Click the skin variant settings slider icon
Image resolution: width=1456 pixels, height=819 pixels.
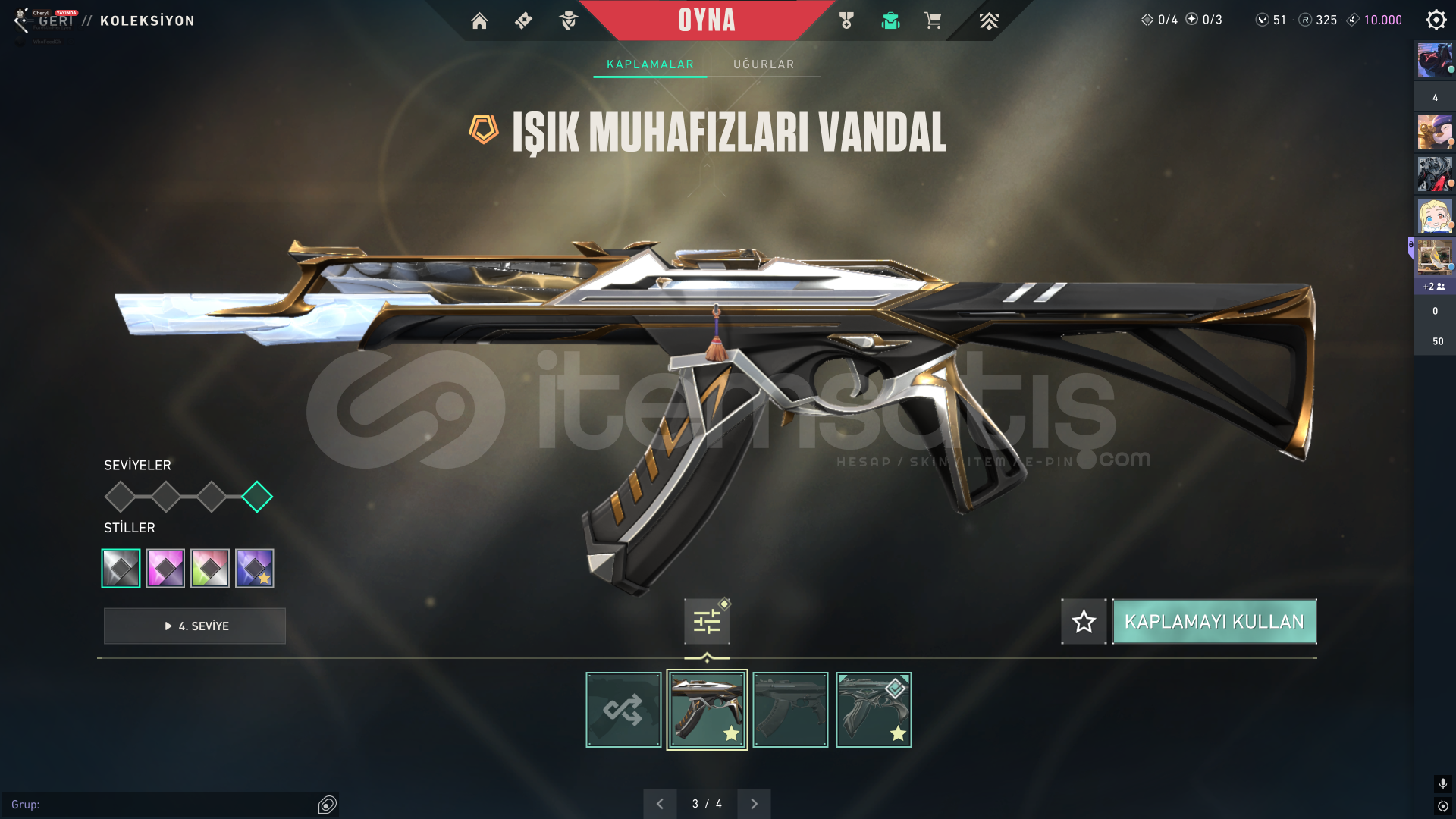coord(706,620)
